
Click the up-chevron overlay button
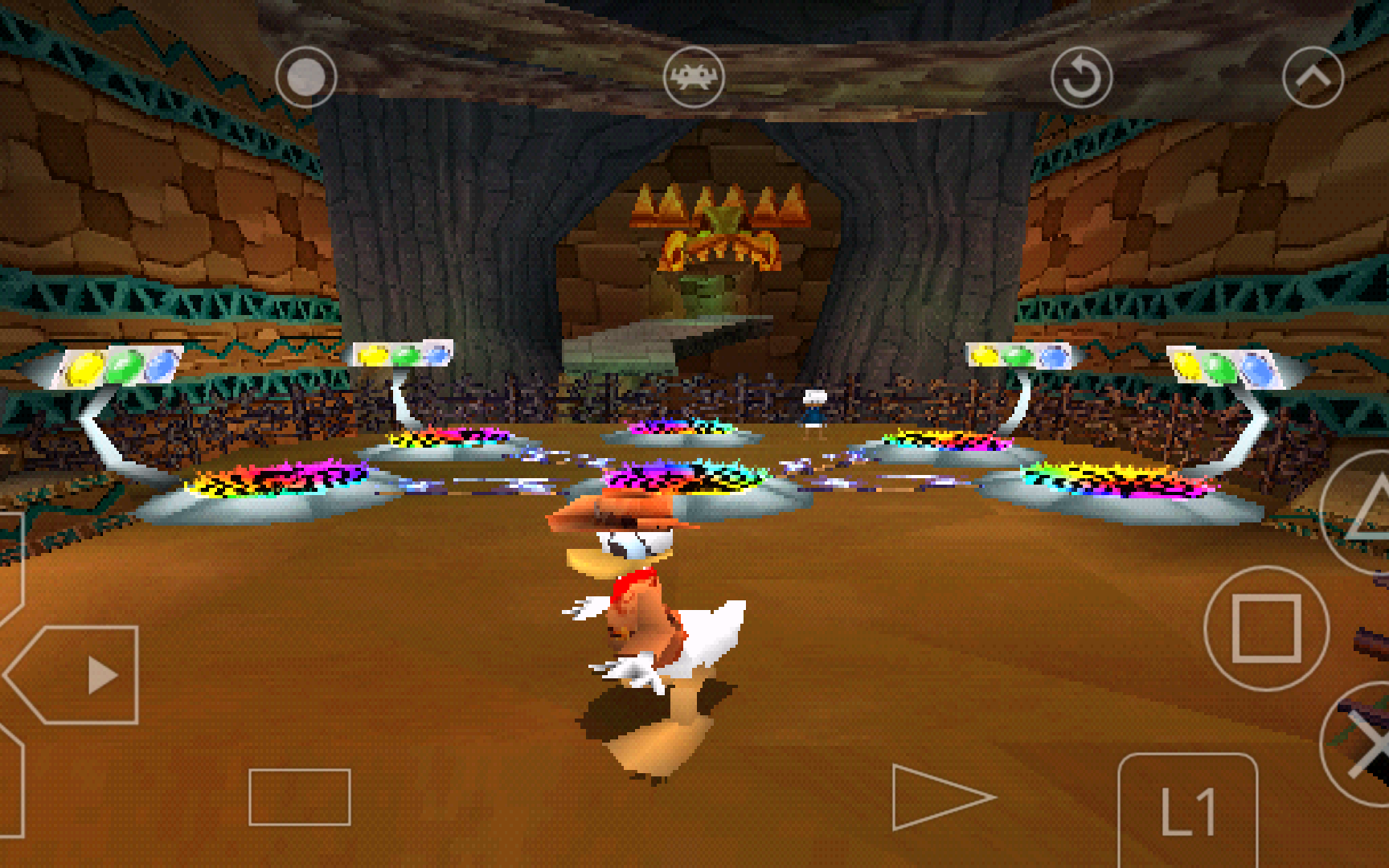(1313, 77)
